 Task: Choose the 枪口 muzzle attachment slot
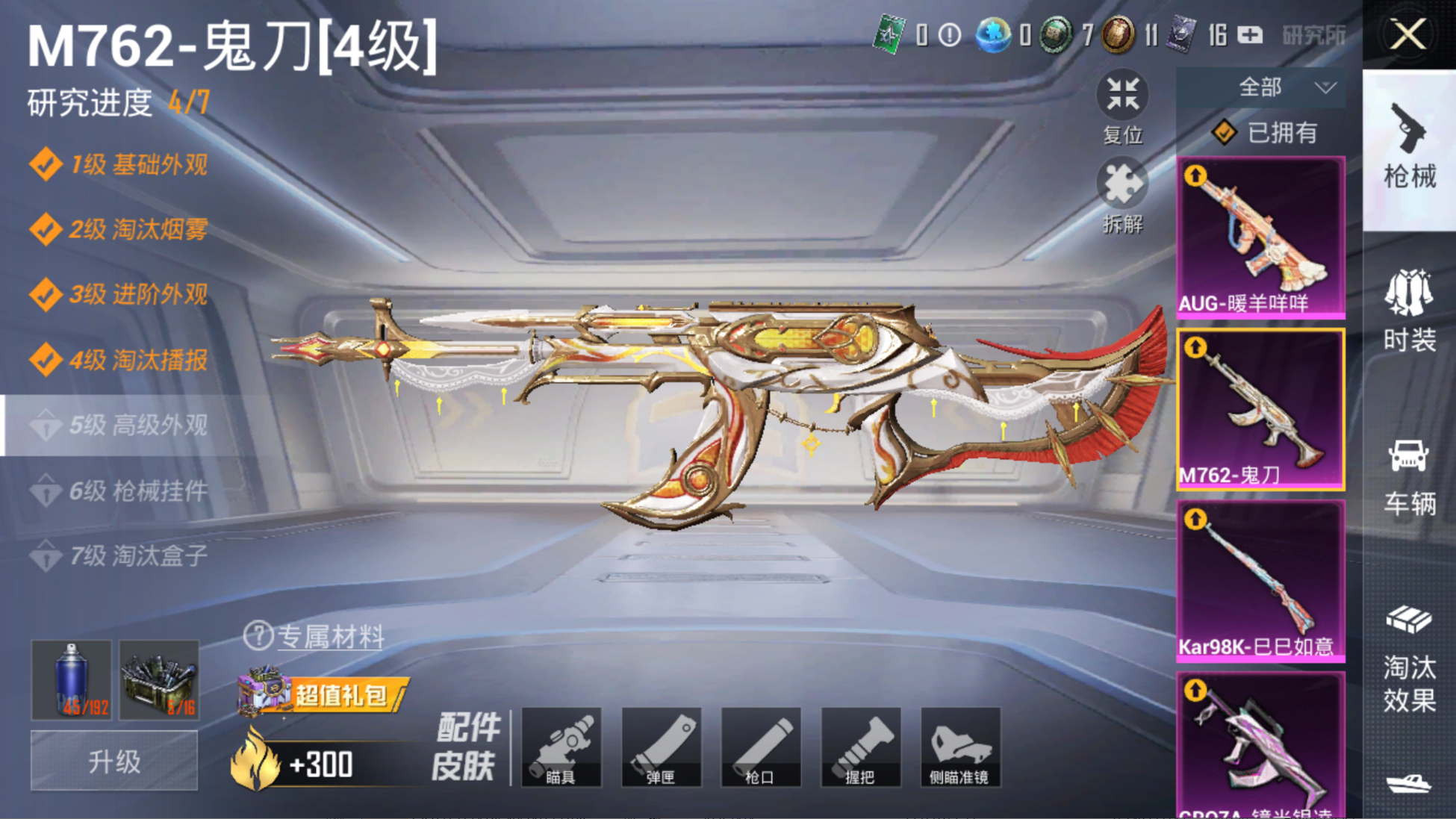pos(760,747)
